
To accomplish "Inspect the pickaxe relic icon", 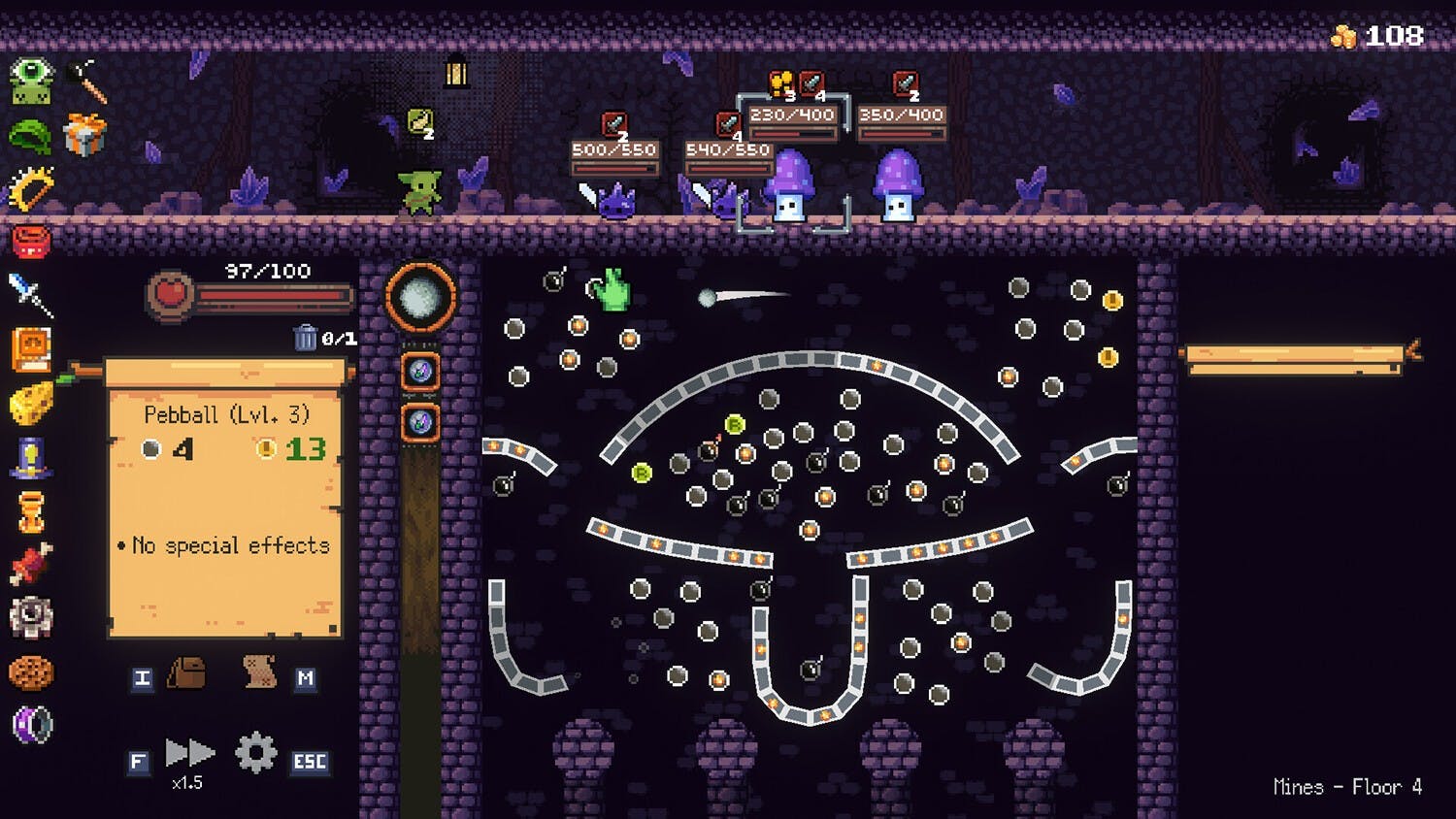I will point(86,81).
